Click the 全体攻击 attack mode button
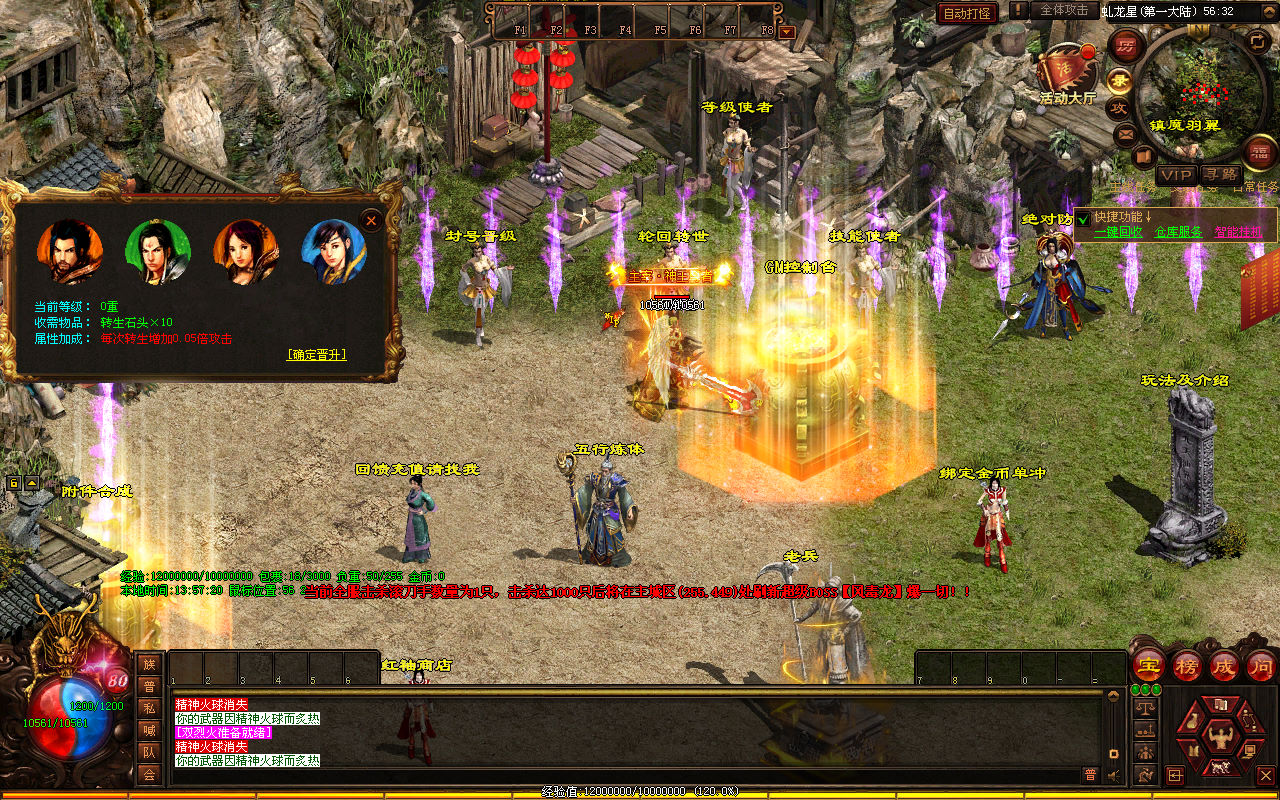The width and height of the screenshot is (1280, 800). [1064, 10]
